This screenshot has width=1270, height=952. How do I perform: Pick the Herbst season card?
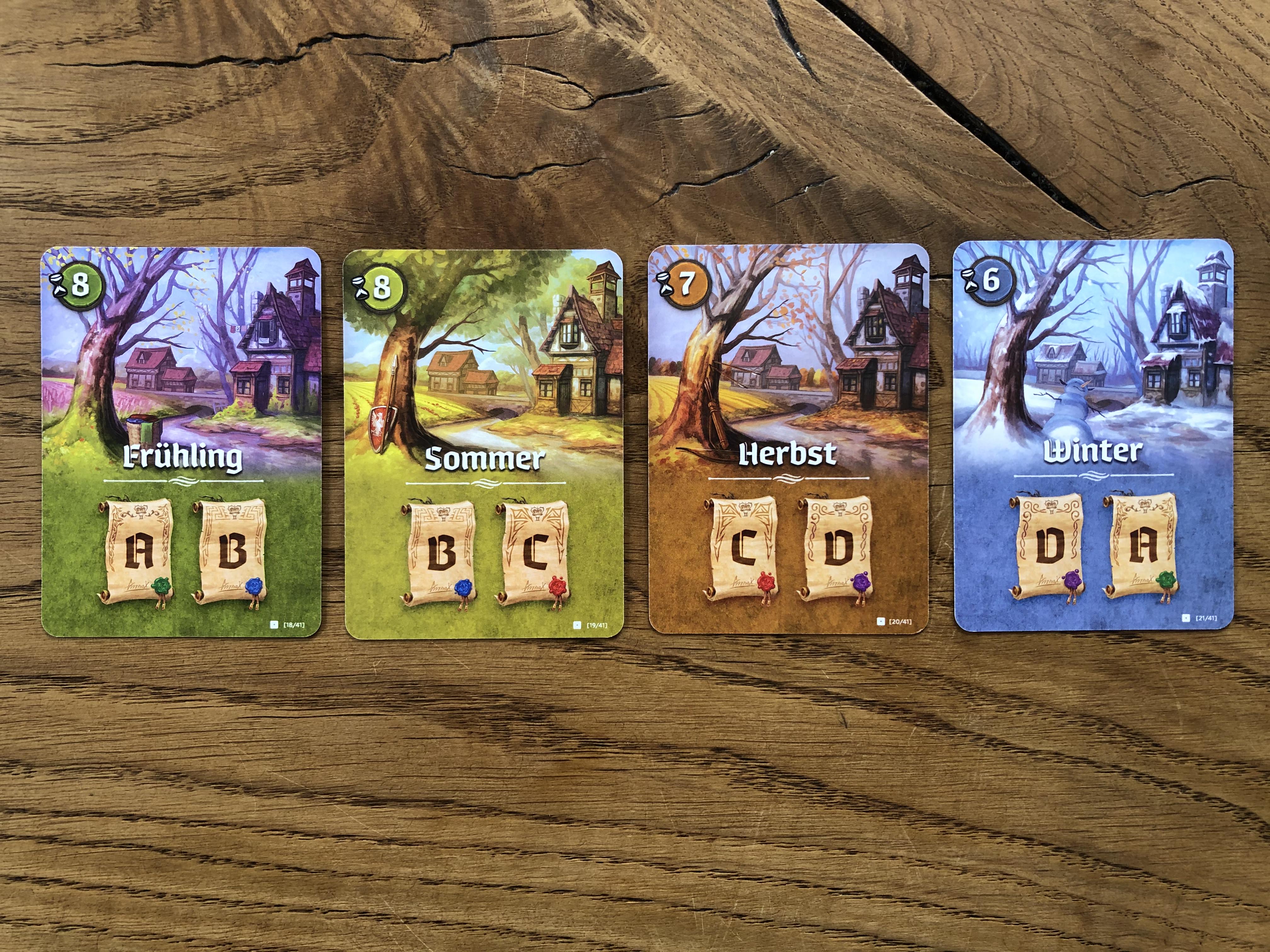[788, 439]
